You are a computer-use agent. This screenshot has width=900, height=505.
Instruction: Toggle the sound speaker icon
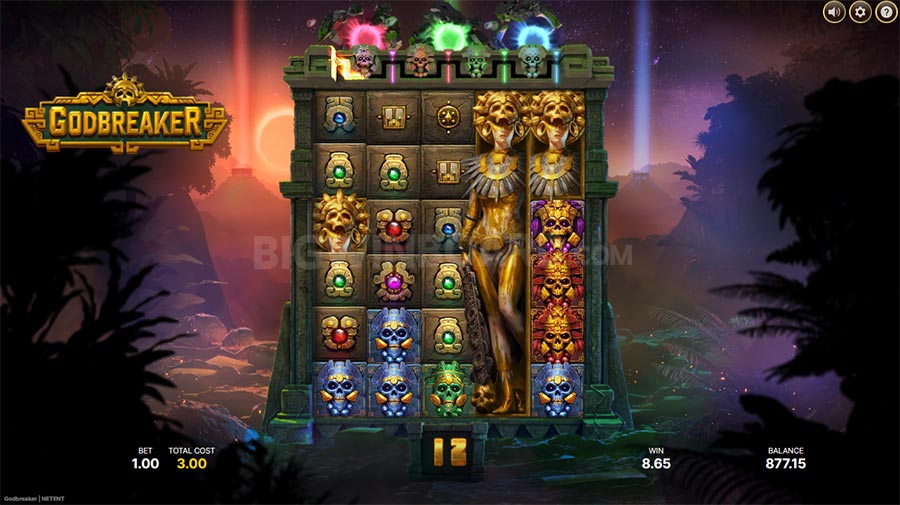click(834, 12)
